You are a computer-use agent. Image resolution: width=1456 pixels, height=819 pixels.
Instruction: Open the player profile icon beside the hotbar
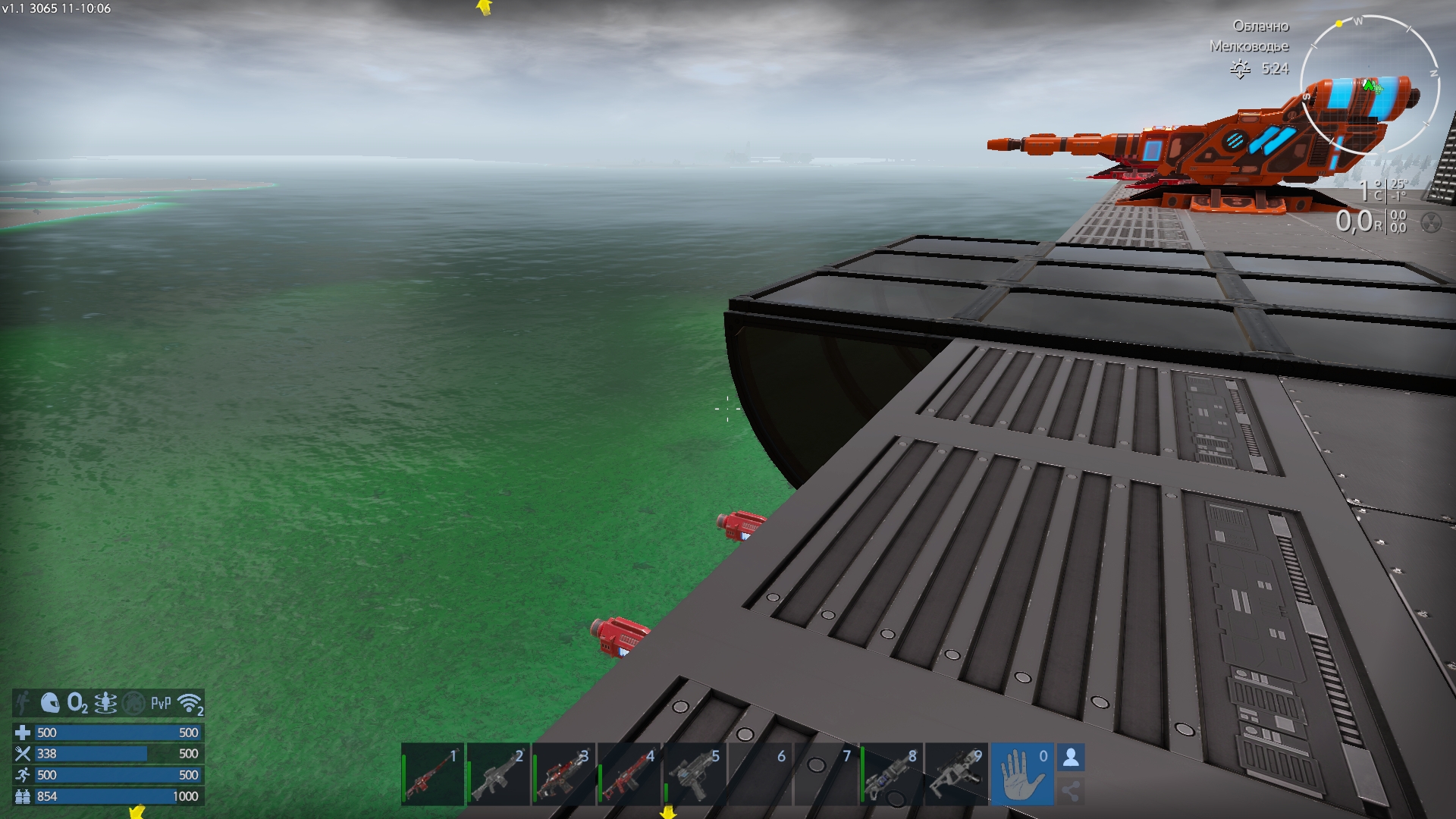pyautogui.click(x=1071, y=758)
